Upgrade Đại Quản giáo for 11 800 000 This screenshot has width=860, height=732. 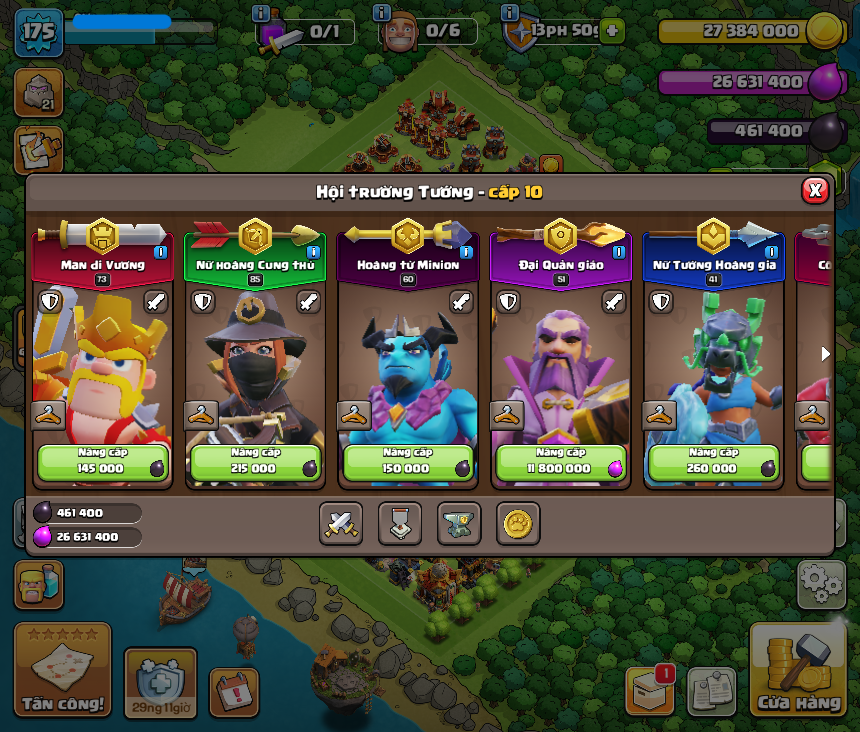(x=561, y=462)
